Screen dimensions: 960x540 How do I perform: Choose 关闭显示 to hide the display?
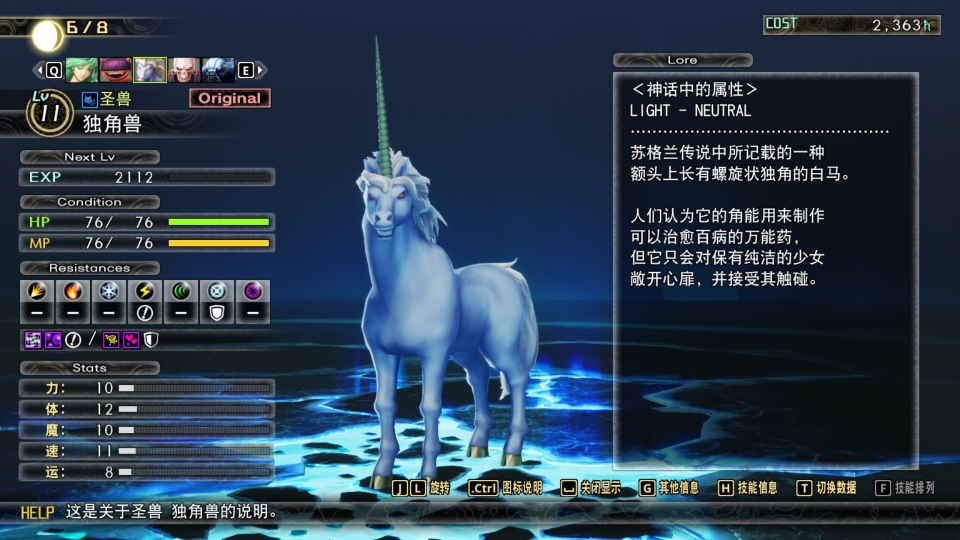[590, 488]
